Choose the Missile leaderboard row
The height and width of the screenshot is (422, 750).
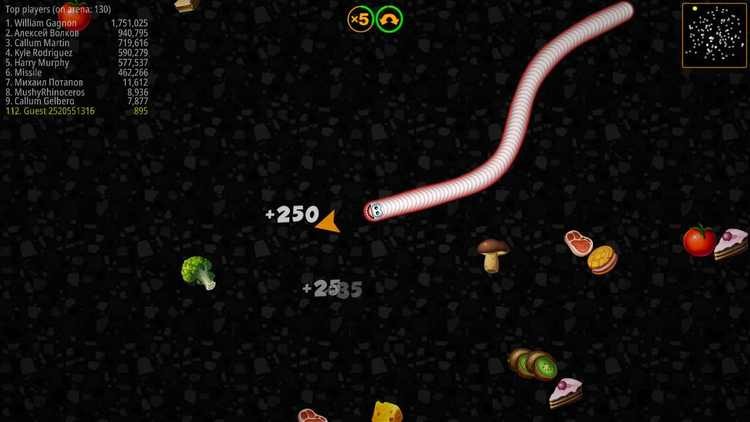pyautogui.click(x=75, y=73)
